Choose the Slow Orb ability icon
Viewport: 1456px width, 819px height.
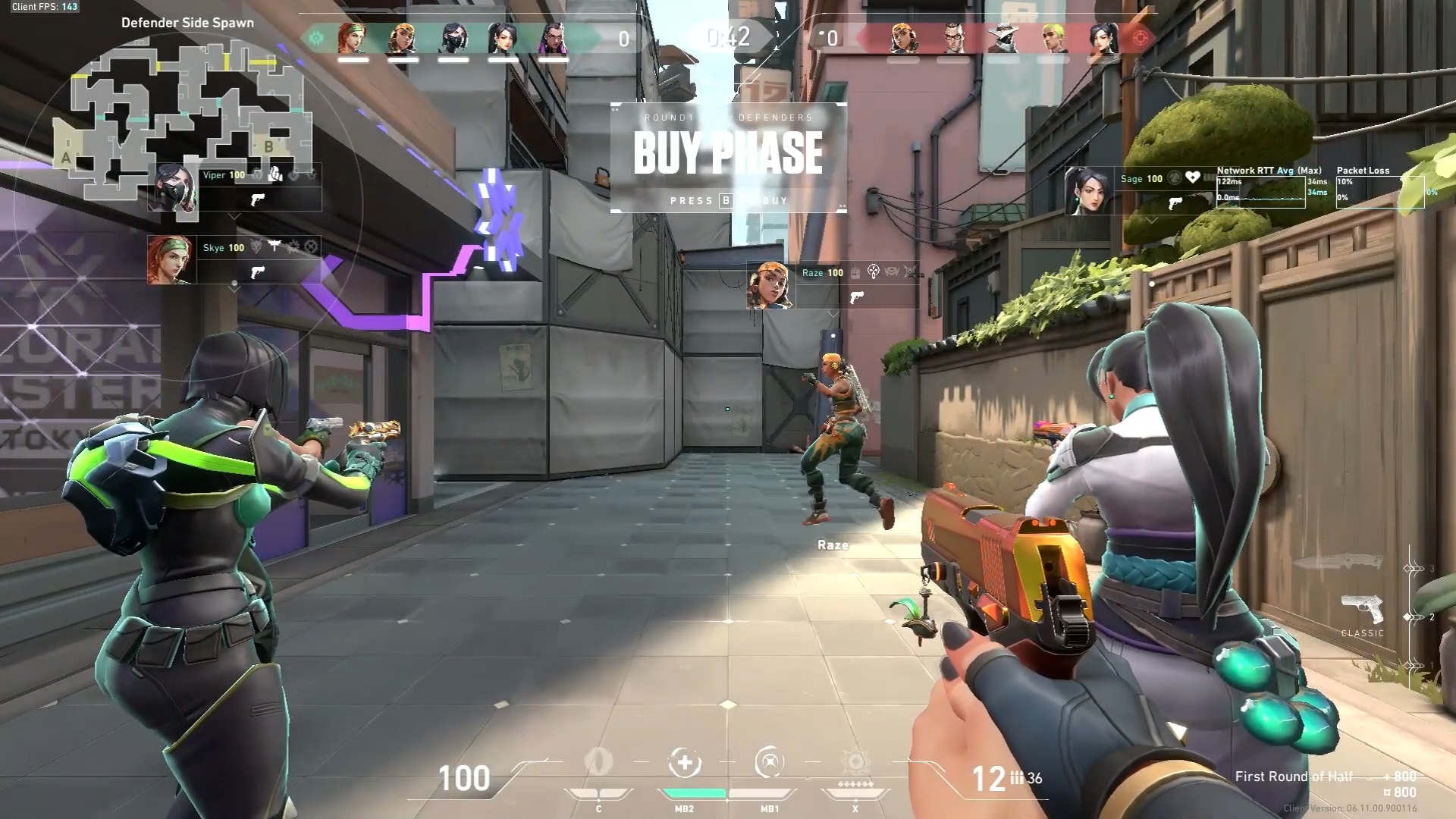(x=769, y=763)
